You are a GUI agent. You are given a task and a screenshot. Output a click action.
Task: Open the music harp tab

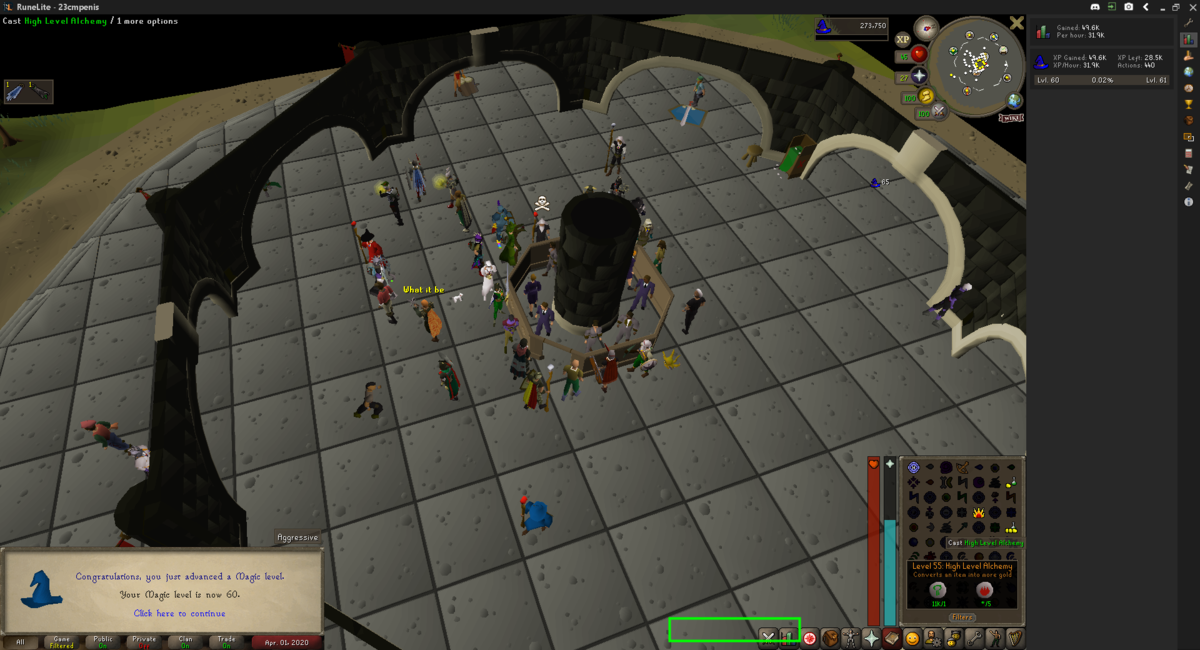tap(1016, 637)
